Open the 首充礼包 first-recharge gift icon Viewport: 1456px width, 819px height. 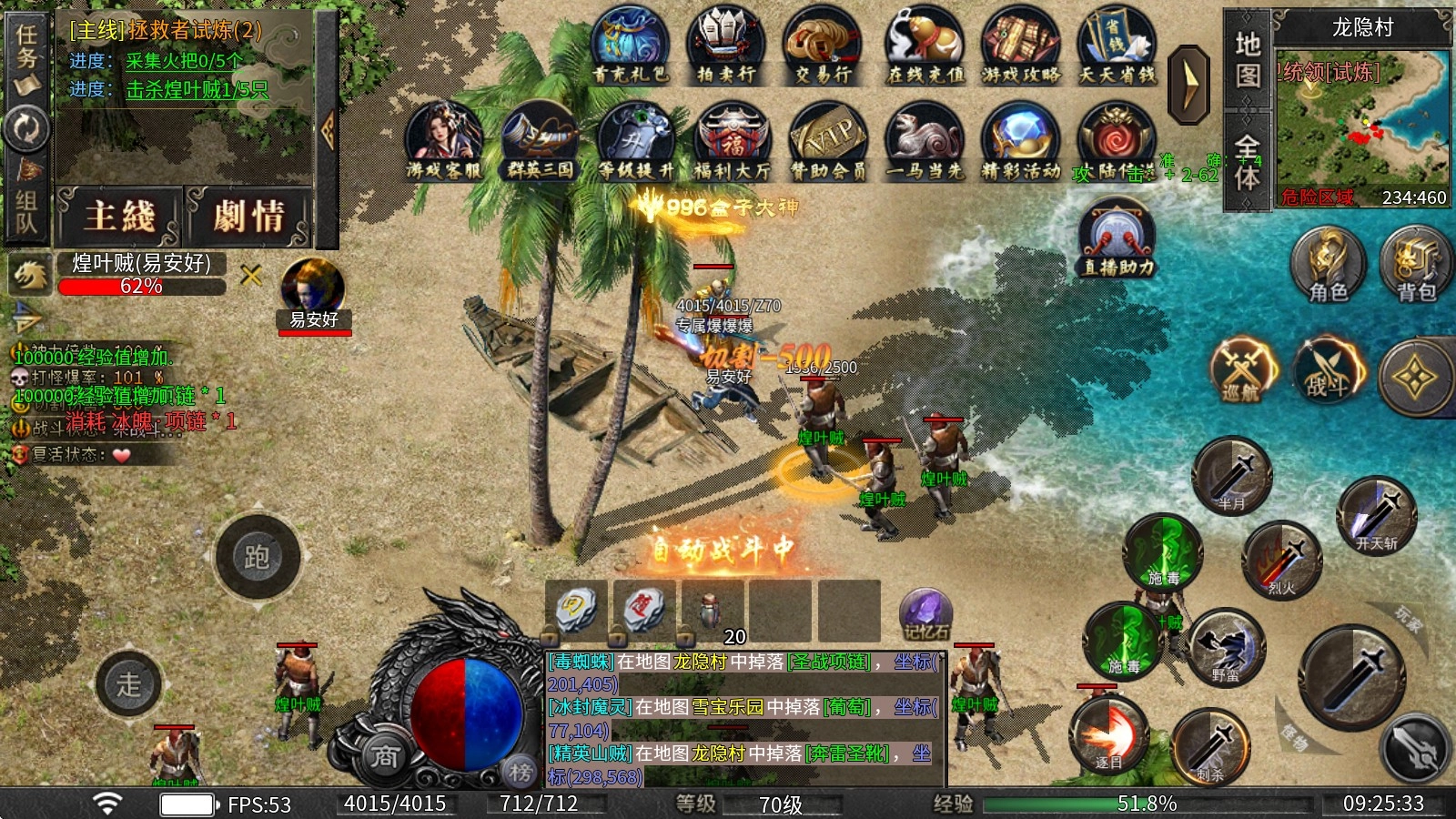click(x=630, y=45)
